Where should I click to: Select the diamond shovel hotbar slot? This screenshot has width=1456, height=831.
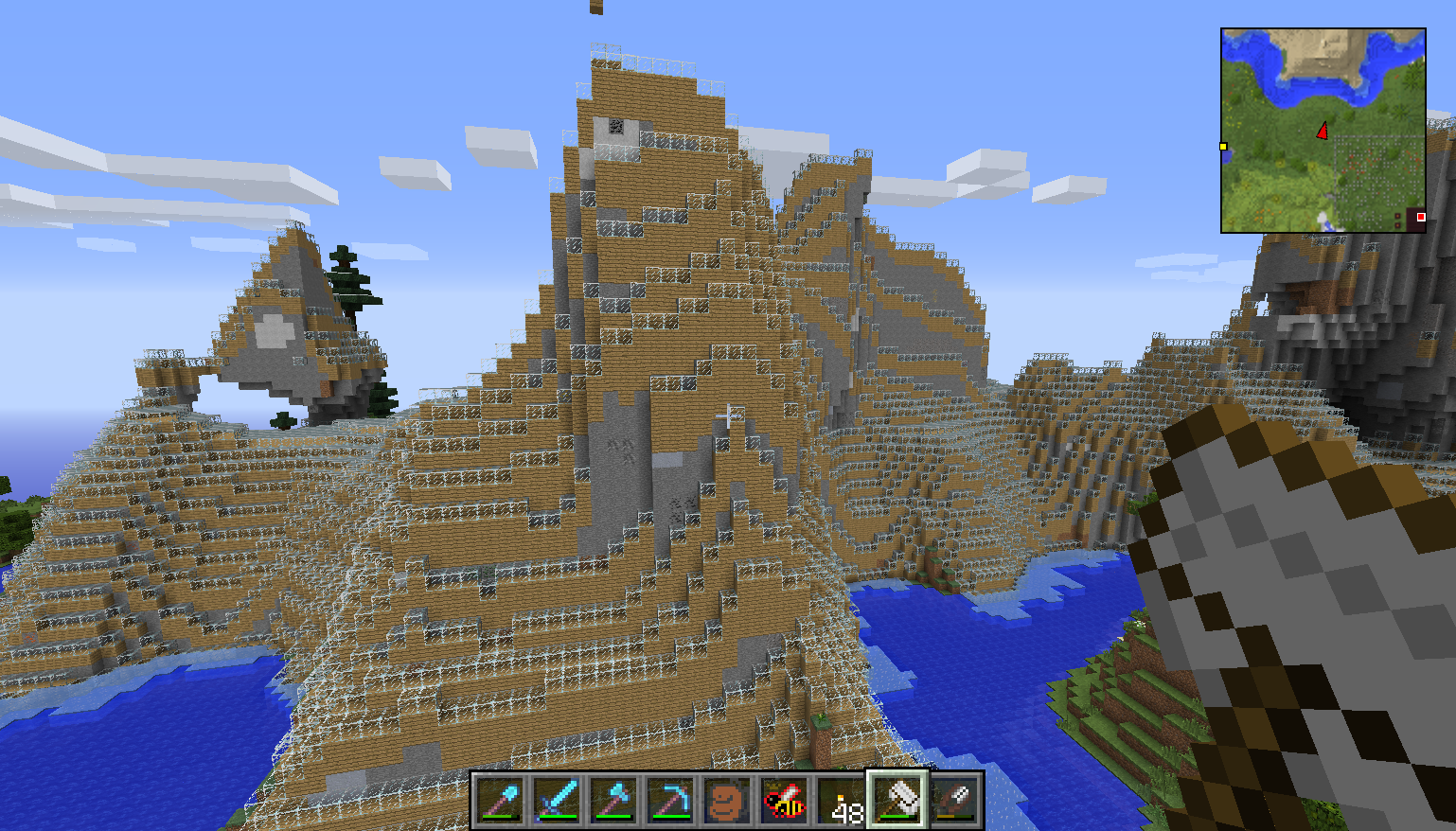500,802
